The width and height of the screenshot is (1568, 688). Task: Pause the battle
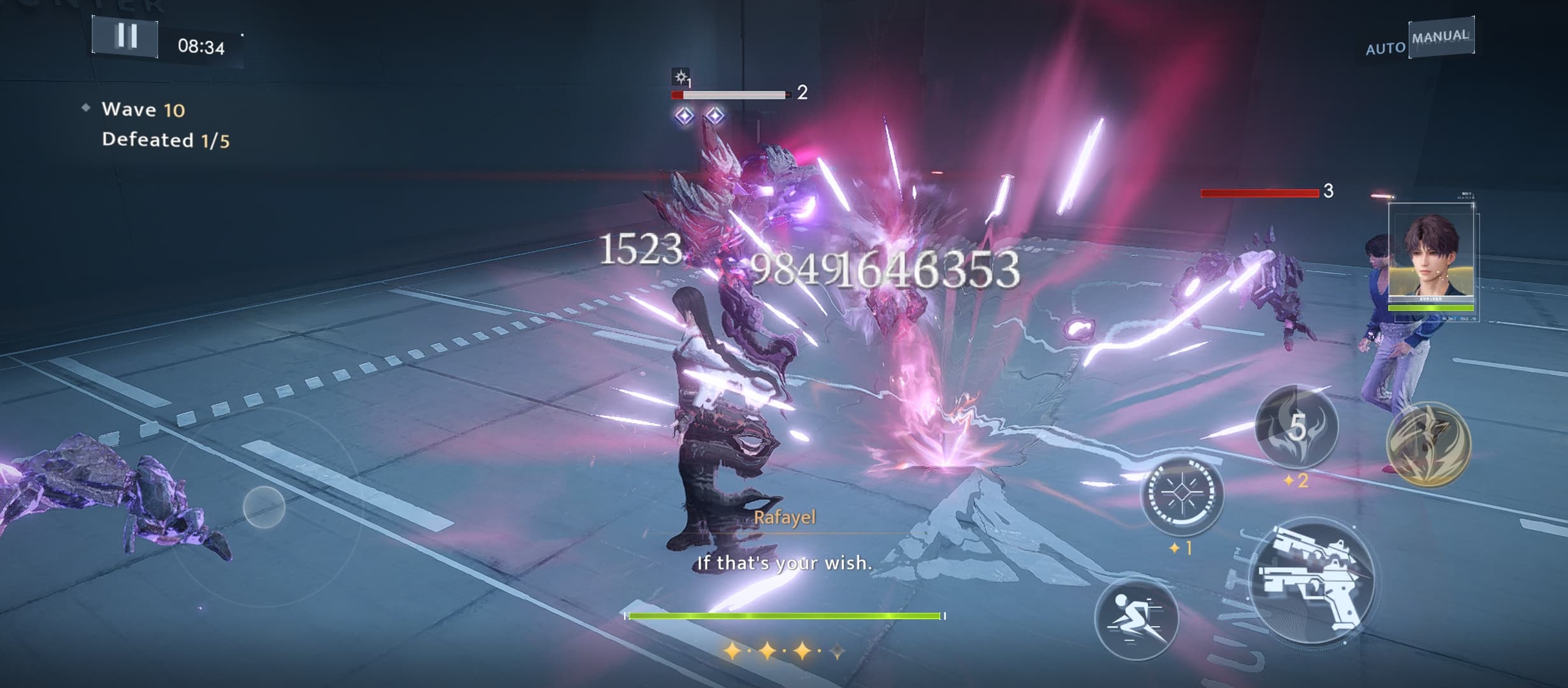[x=125, y=36]
